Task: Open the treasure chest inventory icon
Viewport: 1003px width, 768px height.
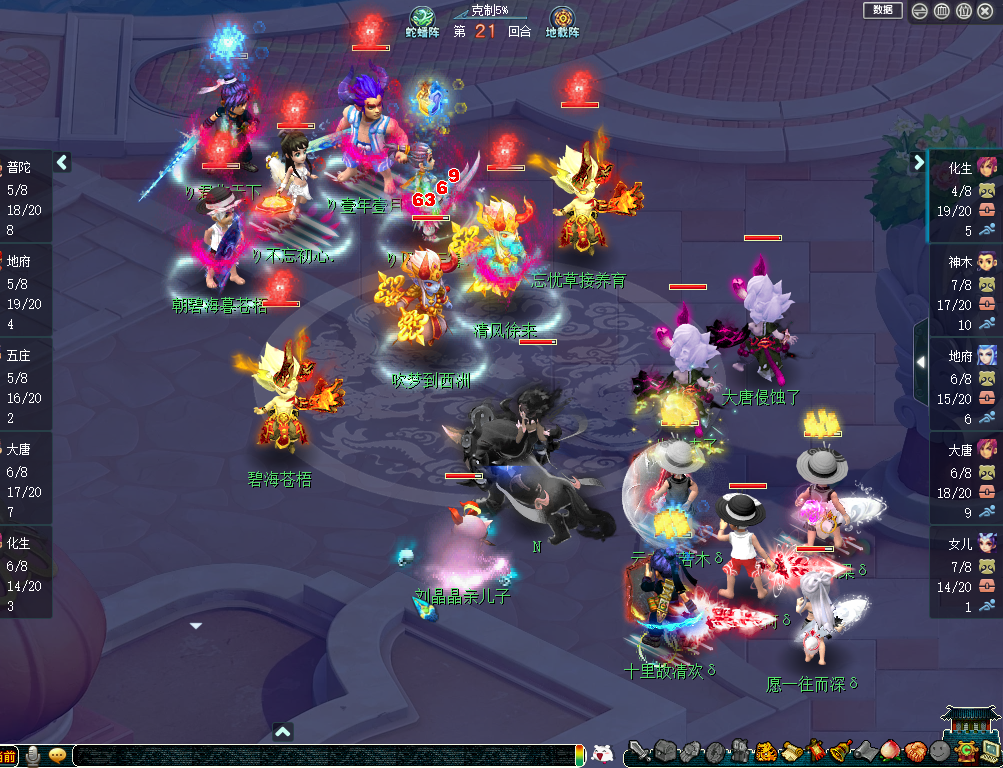Action: (664, 752)
